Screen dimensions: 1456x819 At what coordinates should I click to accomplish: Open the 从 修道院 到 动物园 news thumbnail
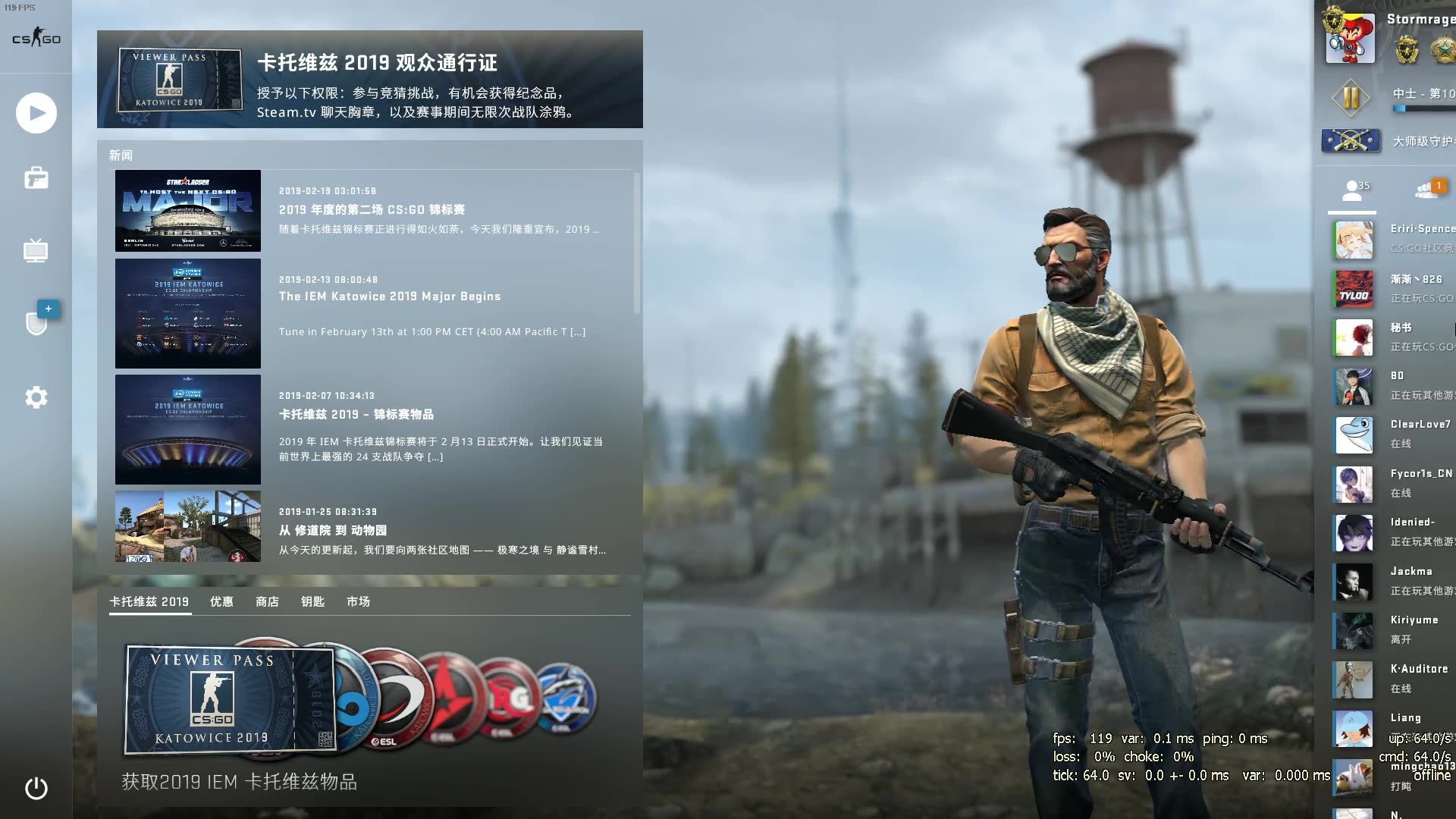pyautogui.click(x=187, y=526)
